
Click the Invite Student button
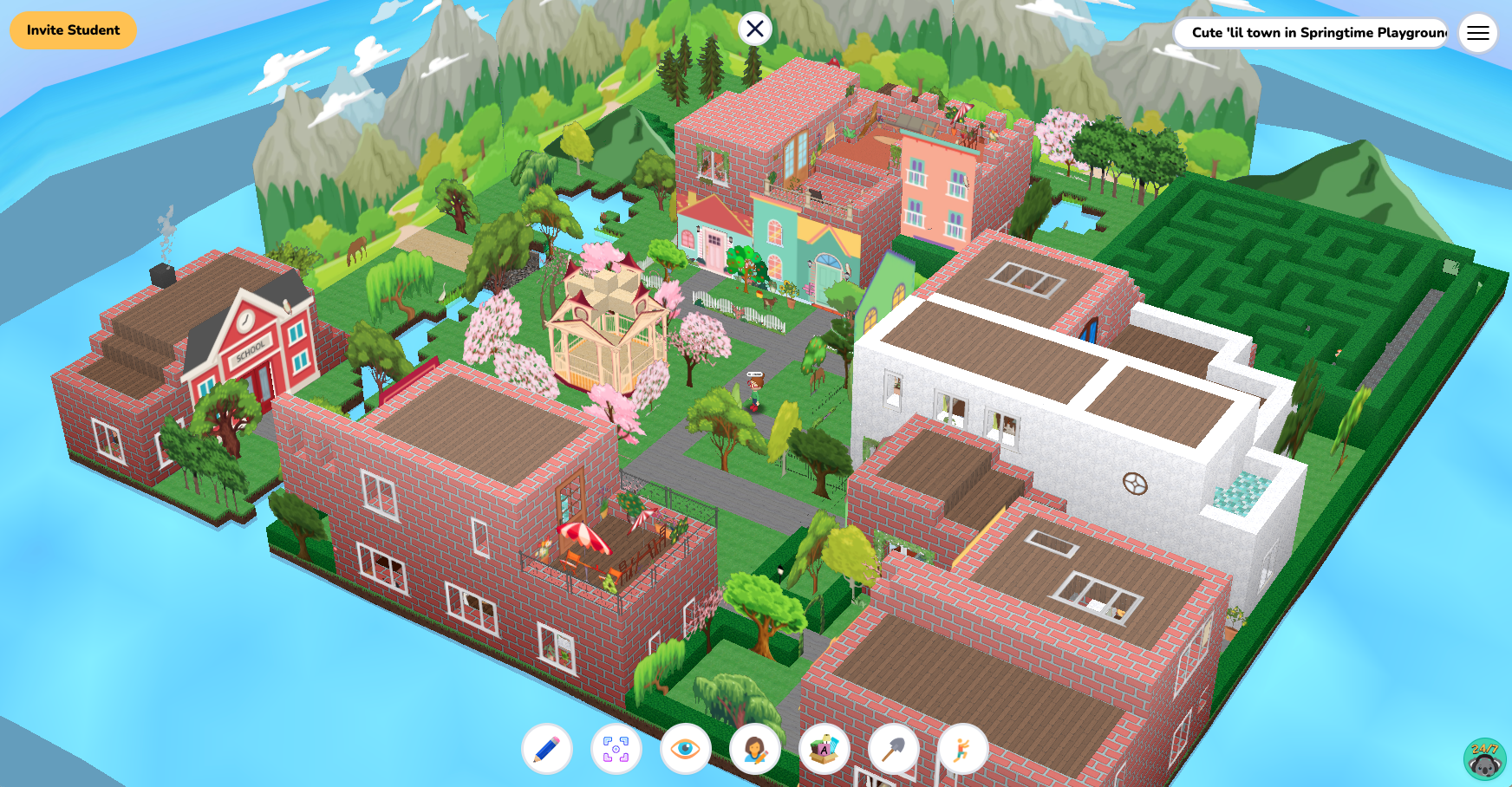point(72,30)
